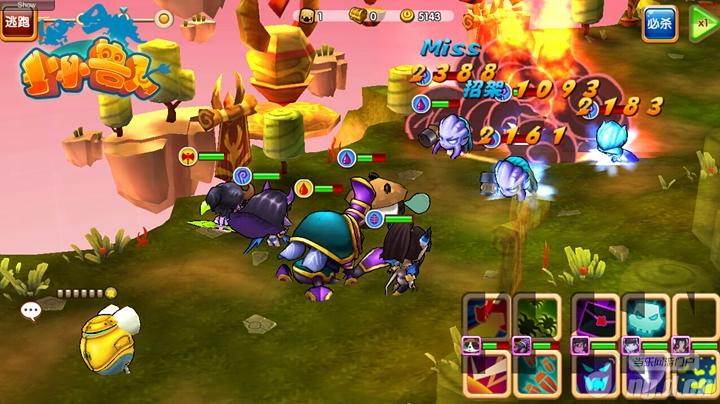Screen dimensions: 720x404
Task: Use the green spider skill
Action: (537, 317)
